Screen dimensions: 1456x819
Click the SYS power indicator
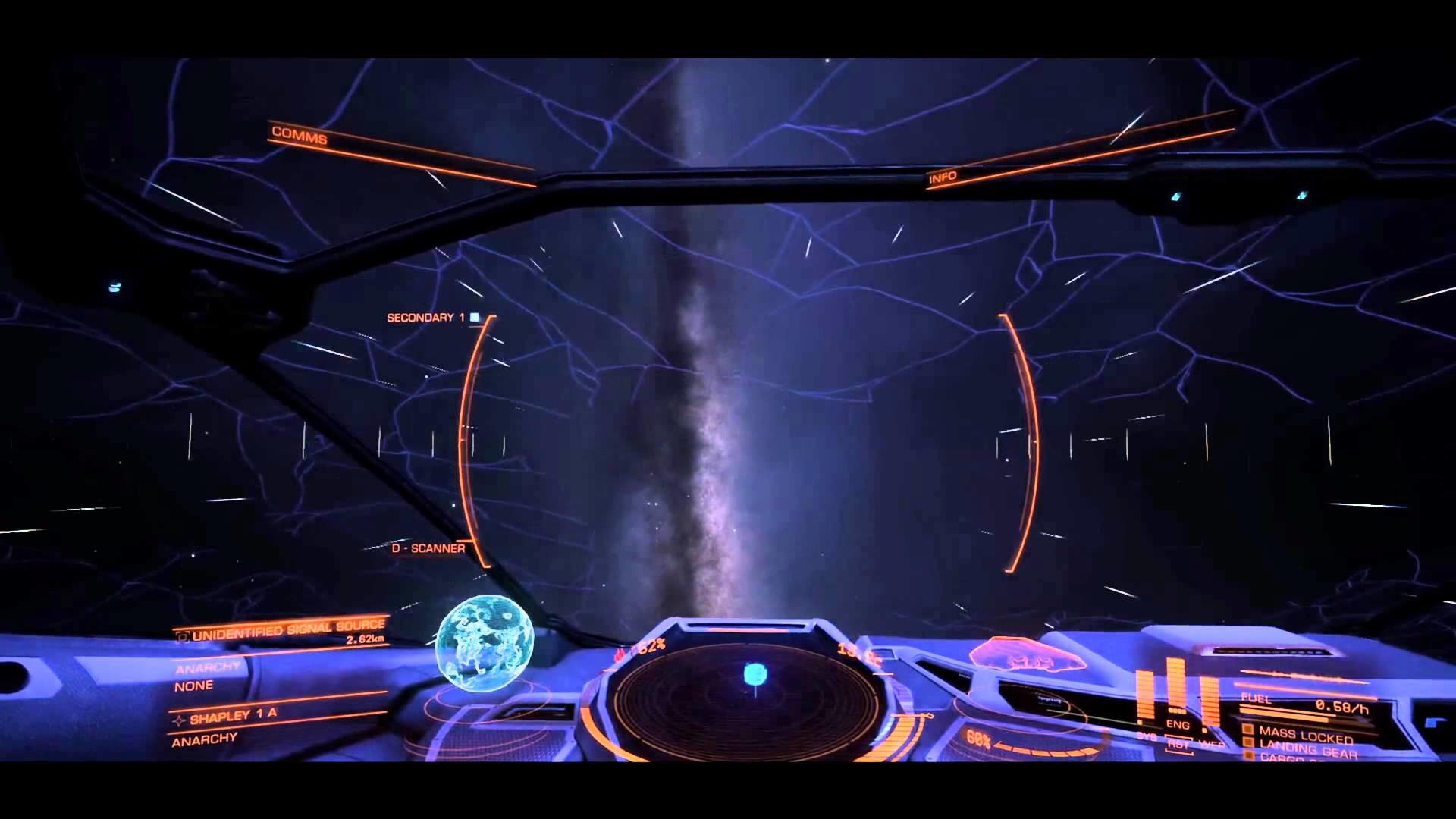(x=1147, y=737)
